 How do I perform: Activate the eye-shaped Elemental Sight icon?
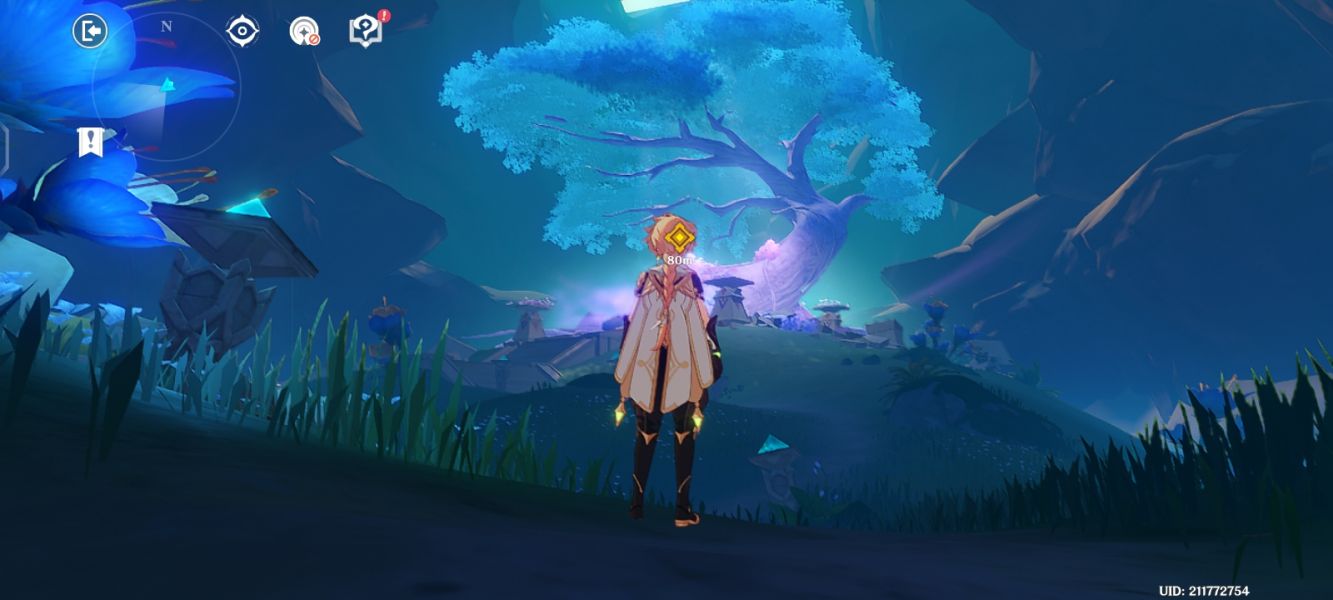tap(242, 31)
